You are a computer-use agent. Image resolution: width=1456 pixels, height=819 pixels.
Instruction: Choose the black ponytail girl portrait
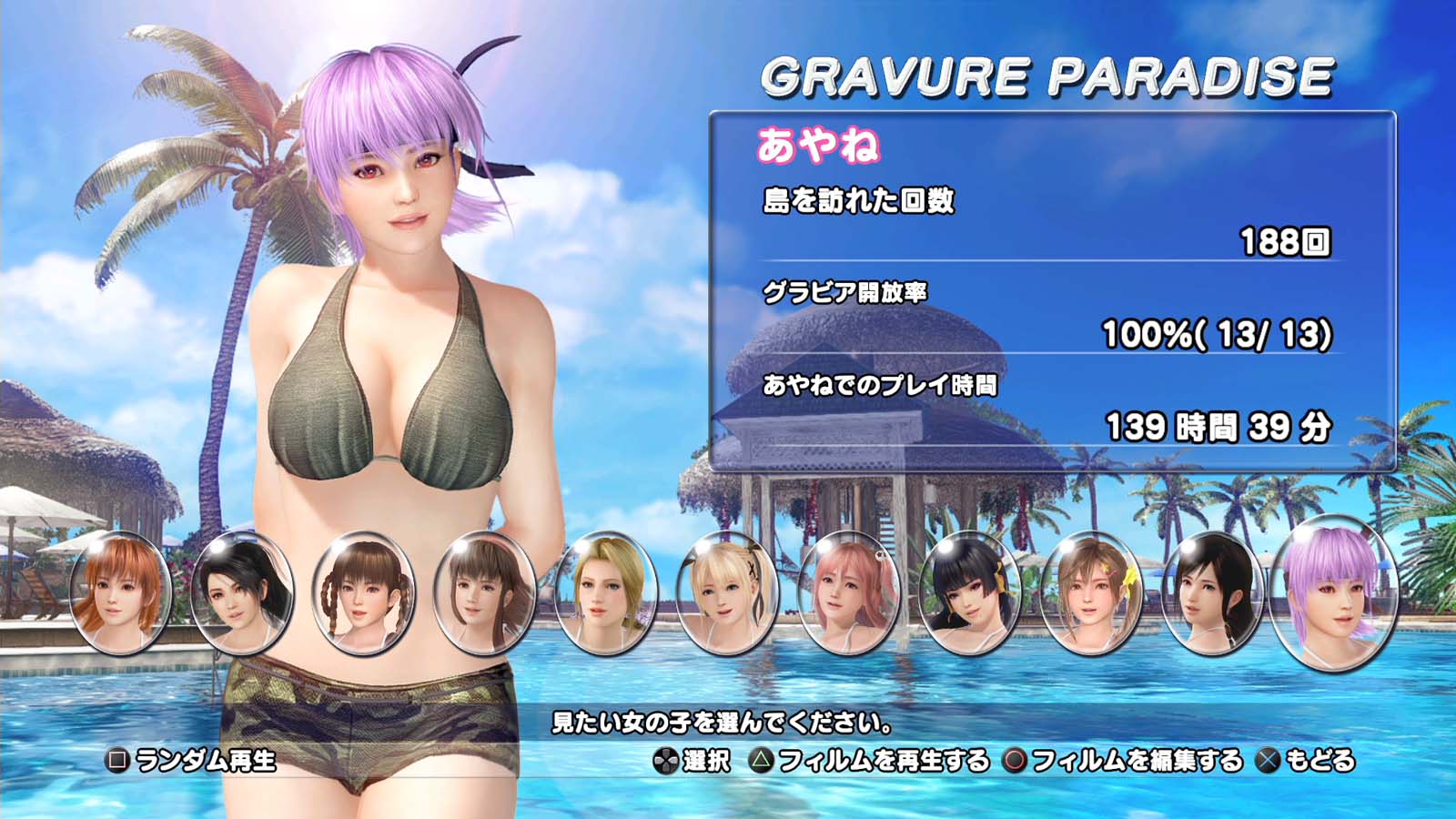241,591
